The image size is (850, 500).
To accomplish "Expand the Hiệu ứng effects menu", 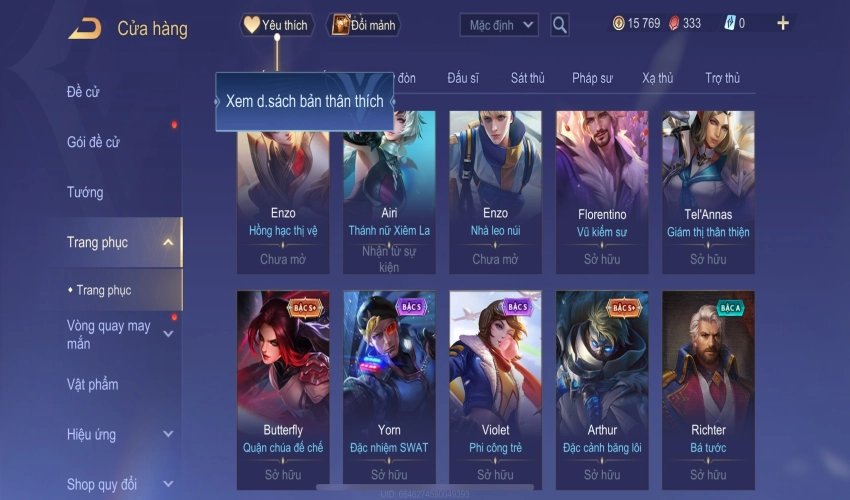I will (x=167, y=434).
